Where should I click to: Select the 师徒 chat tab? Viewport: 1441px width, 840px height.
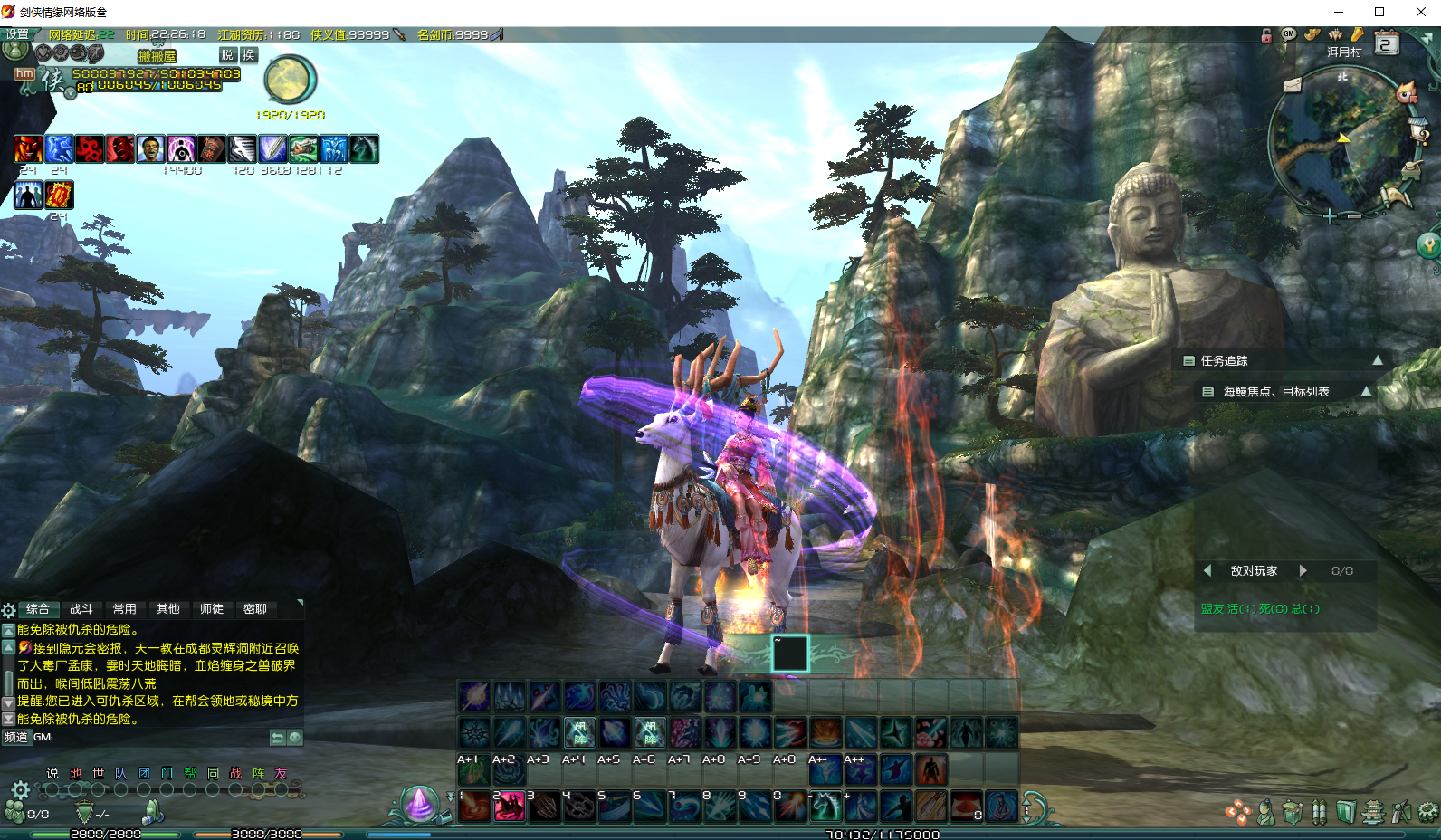[x=212, y=609]
